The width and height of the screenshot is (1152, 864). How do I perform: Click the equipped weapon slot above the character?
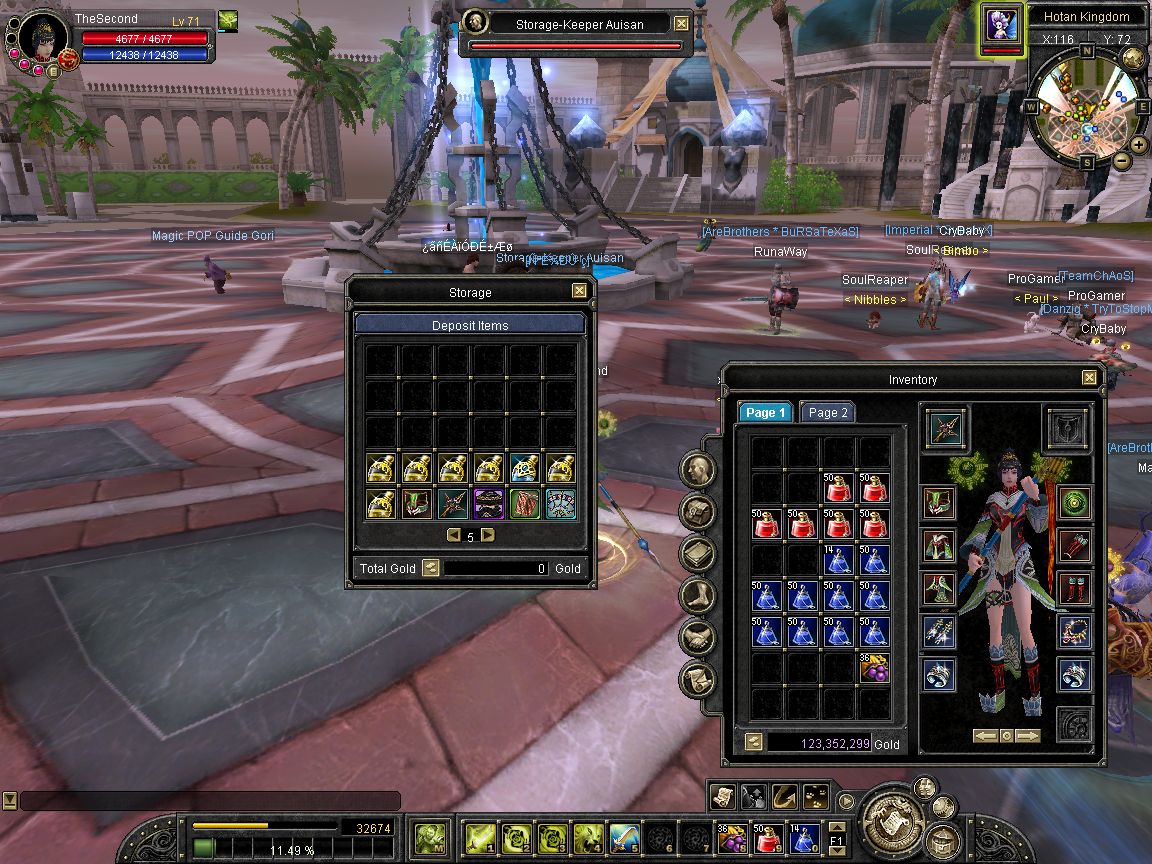(x=945, y=427)
